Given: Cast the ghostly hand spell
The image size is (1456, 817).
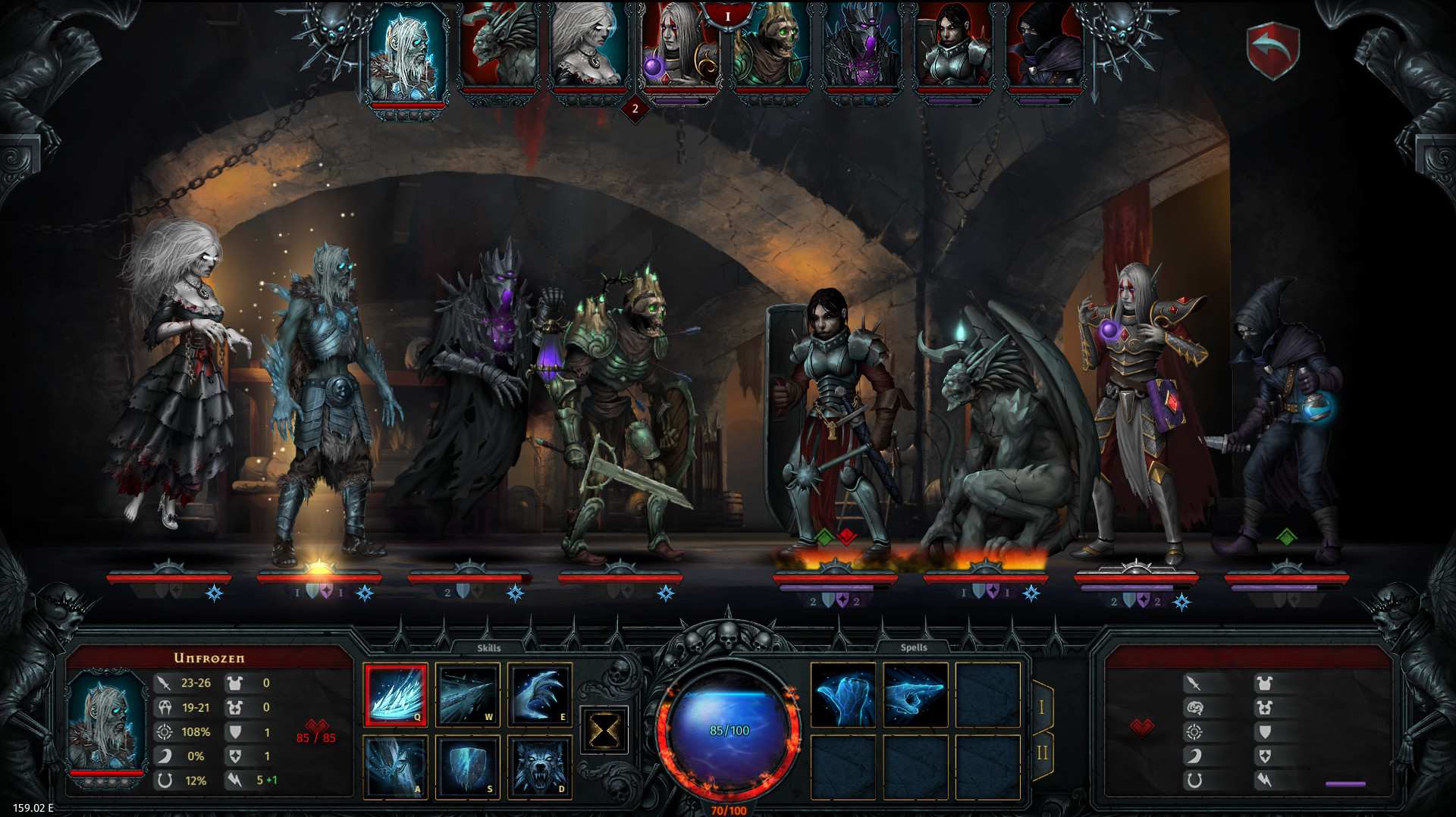Looking at the screenshot, I should click(845, 693).
